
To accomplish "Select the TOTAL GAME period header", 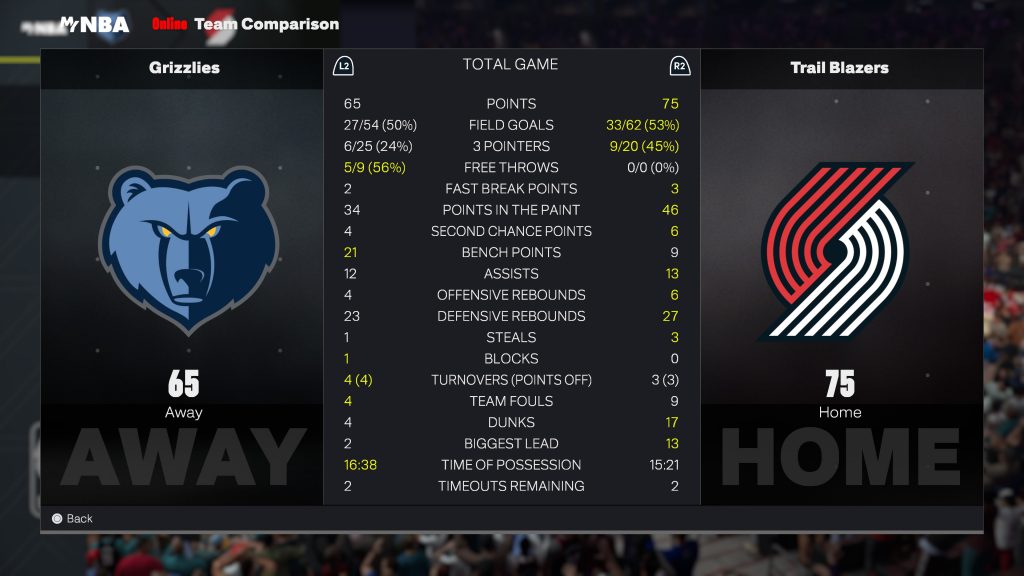I will click(510, 65).
